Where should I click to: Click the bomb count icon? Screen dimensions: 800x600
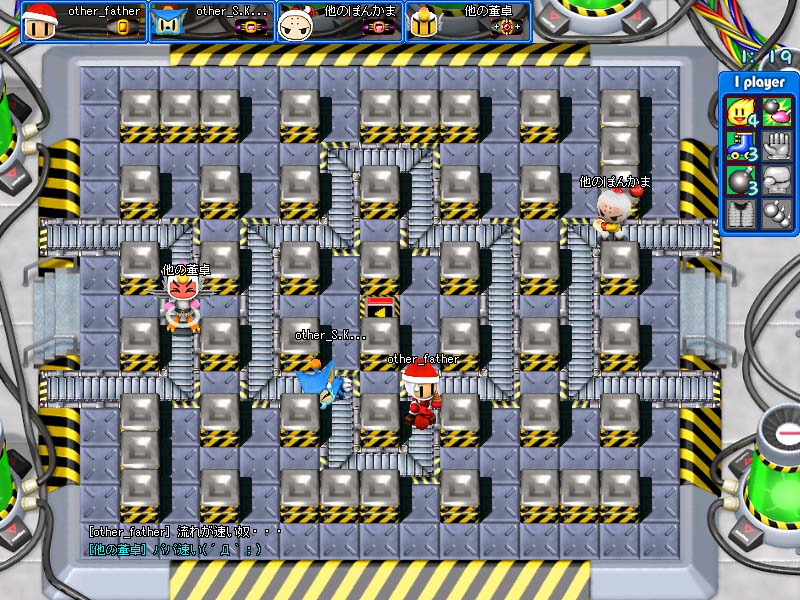click(741, 180)
